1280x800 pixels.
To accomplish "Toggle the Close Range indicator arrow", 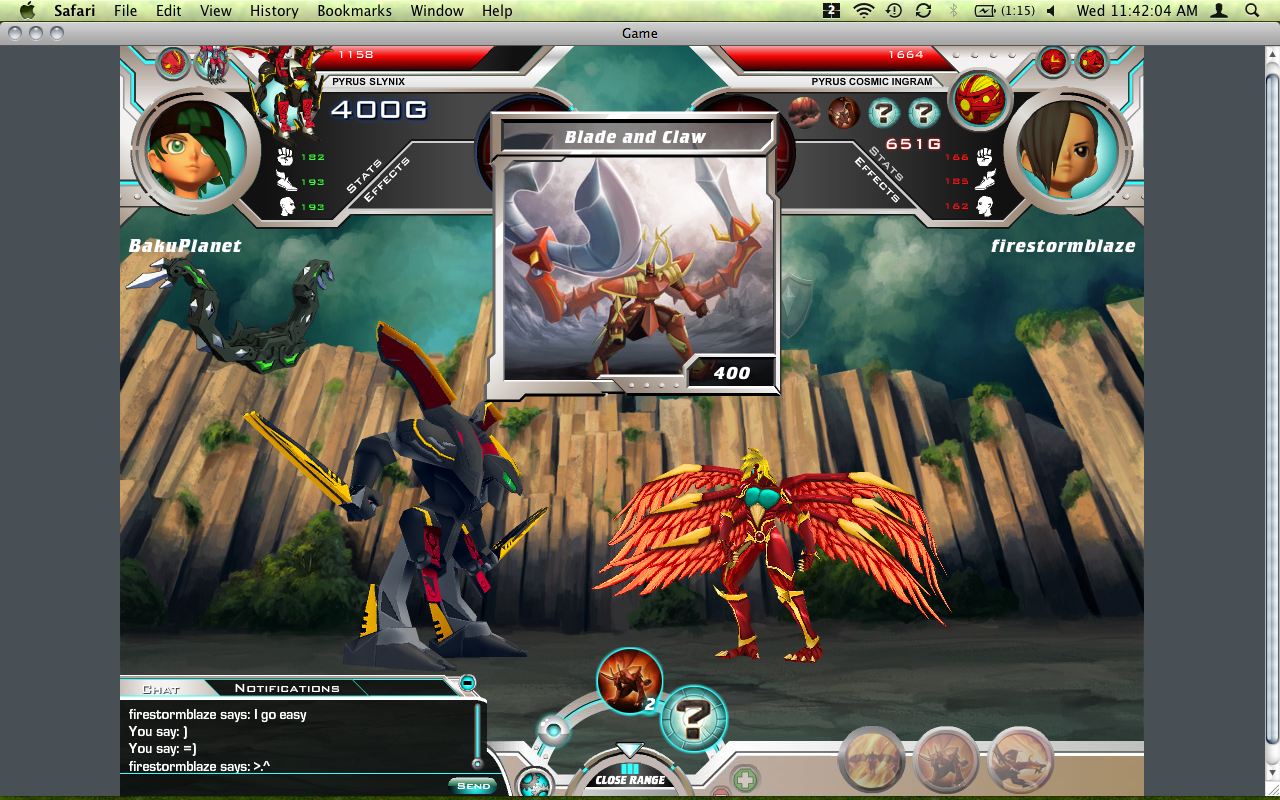I will [629, 751].
